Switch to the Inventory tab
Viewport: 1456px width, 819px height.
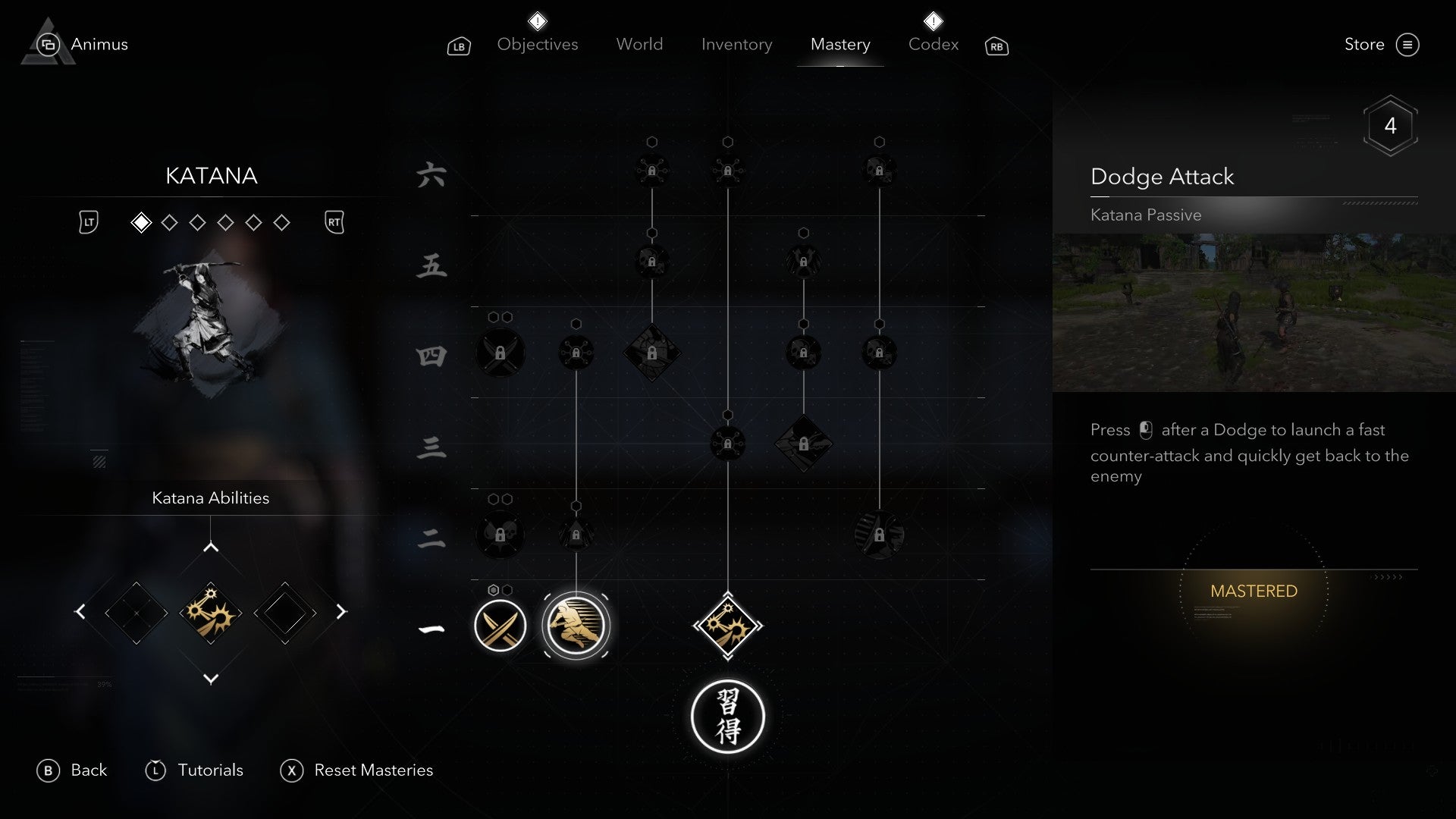pyautogui.click(x=737, y=44)
